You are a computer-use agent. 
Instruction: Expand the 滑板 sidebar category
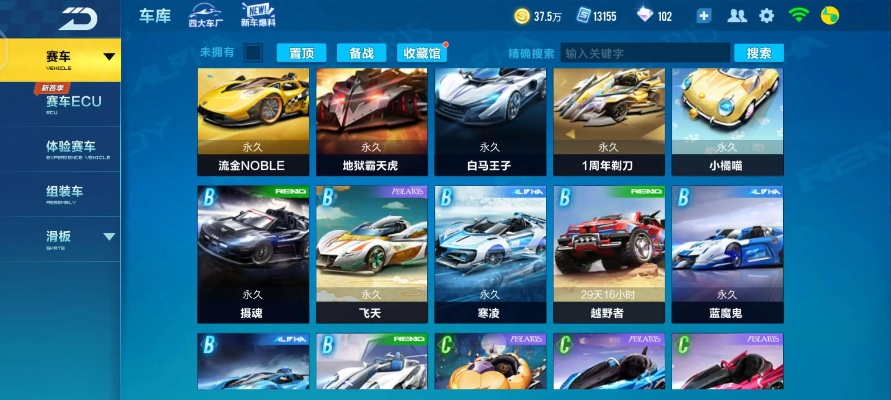[60, 238]
